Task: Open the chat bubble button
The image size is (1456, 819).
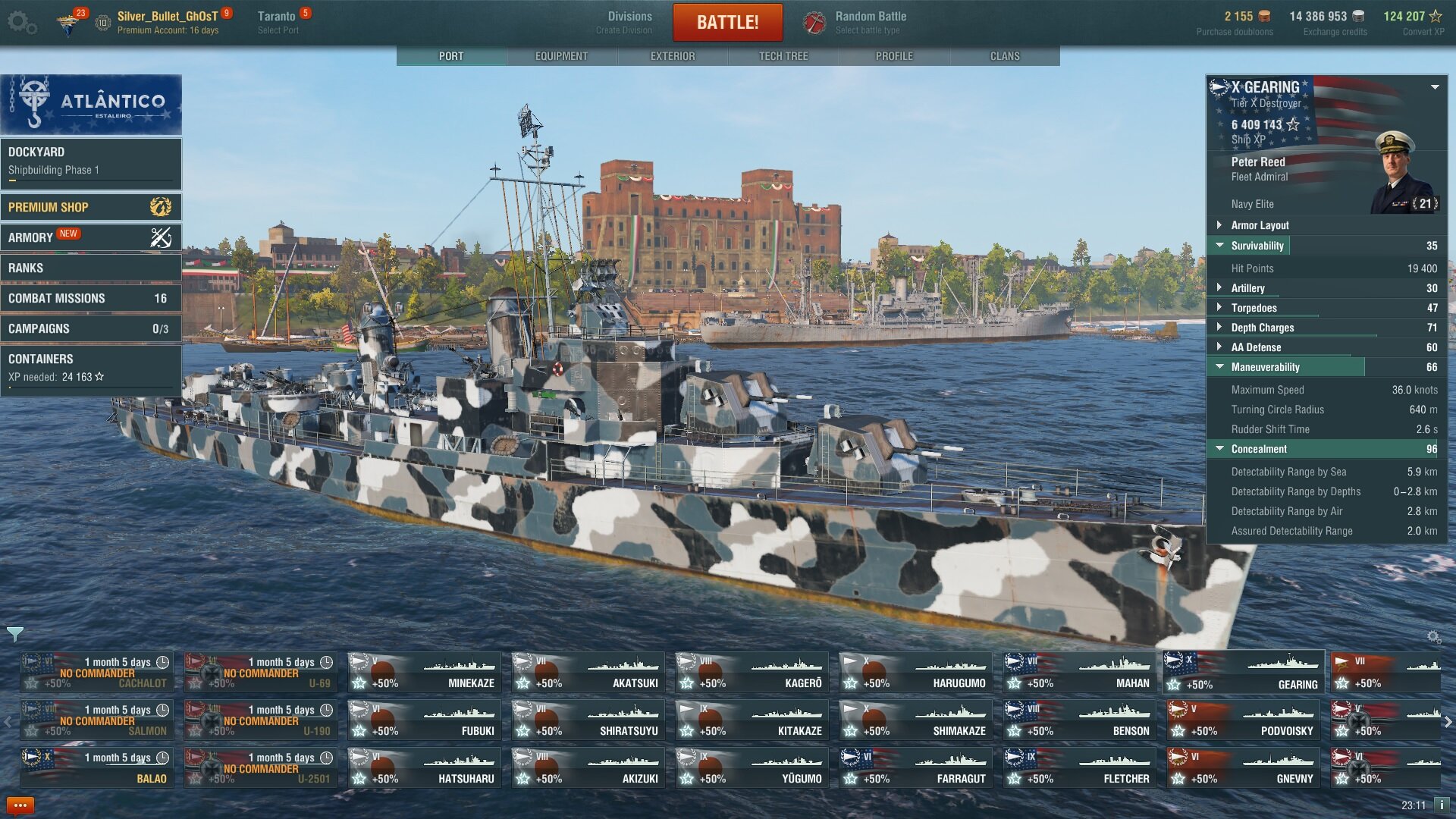Action: click(20, 805)
